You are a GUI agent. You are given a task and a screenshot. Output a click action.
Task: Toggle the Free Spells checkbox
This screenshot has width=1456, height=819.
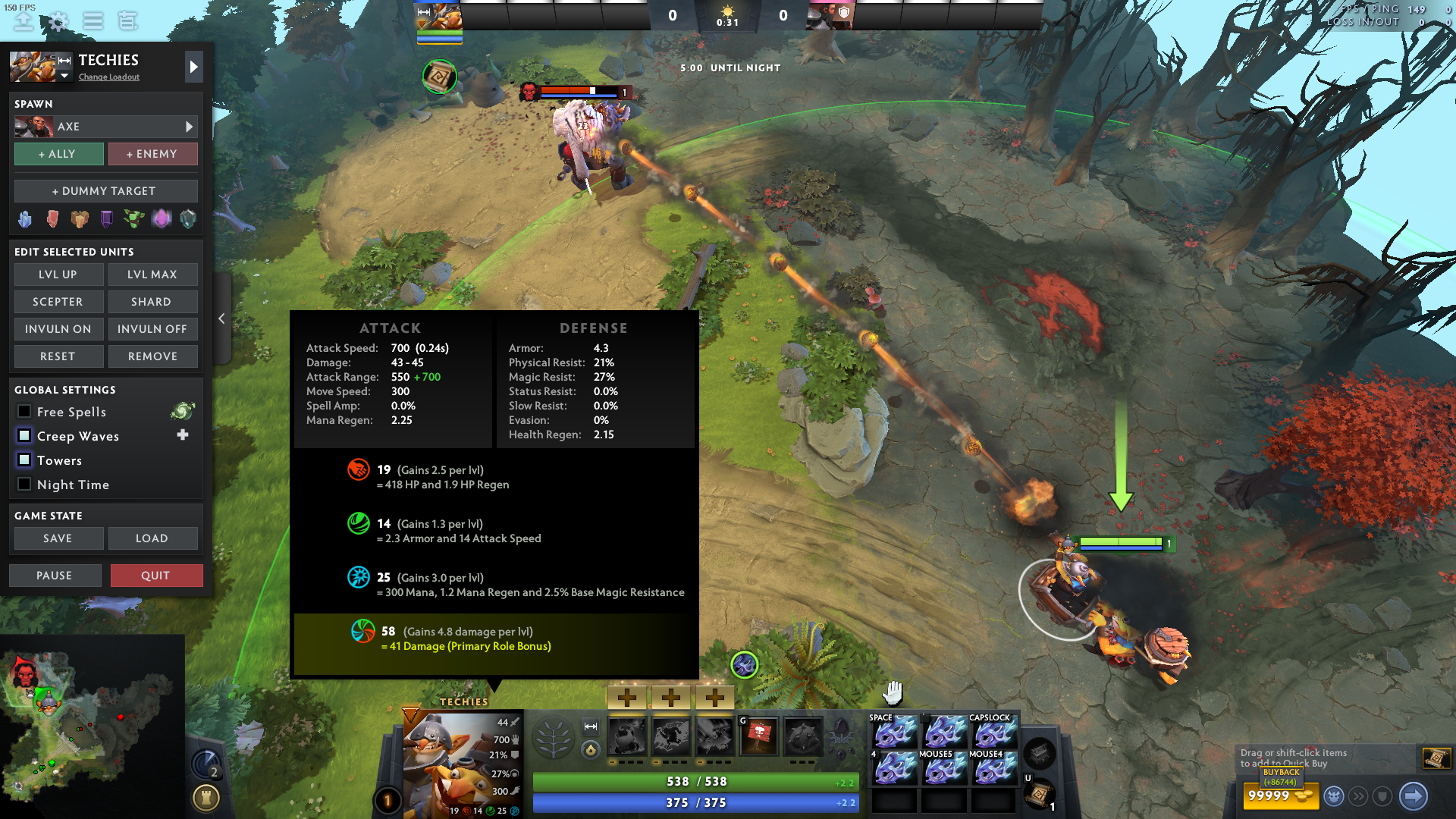pos(24,412)
